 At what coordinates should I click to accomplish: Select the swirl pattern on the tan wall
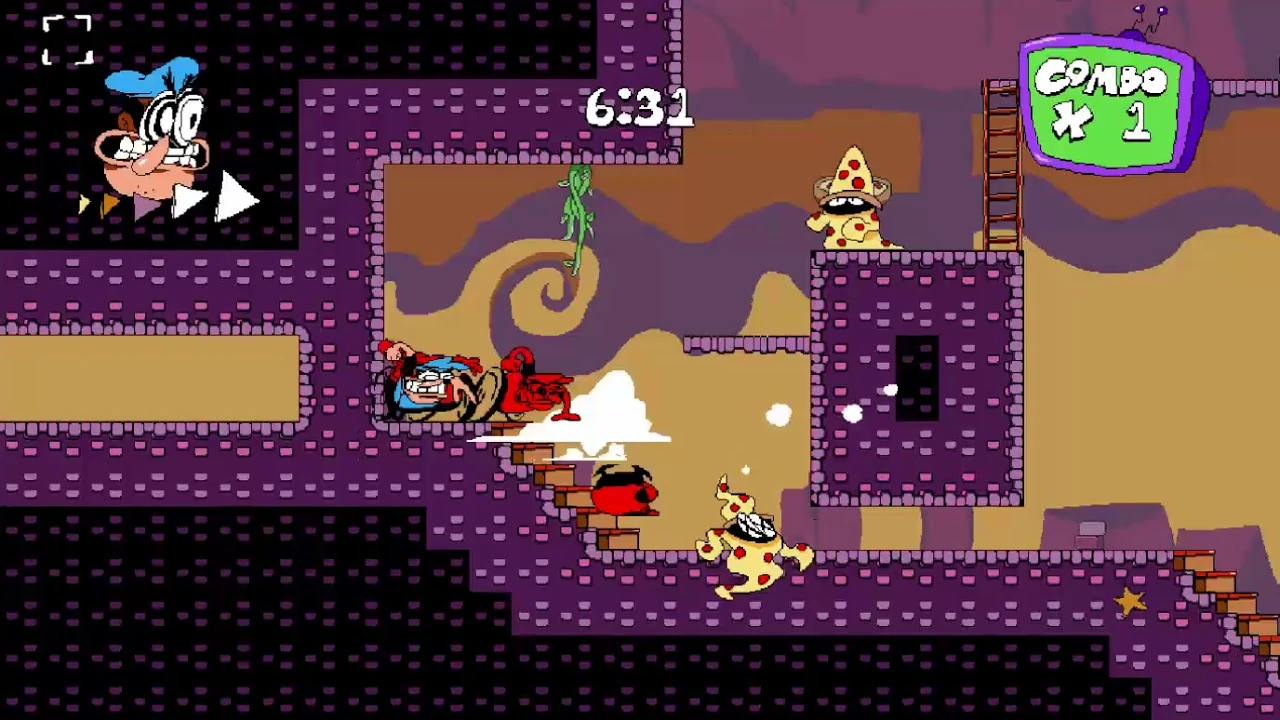pyautogui.click(x=552, y=295)
